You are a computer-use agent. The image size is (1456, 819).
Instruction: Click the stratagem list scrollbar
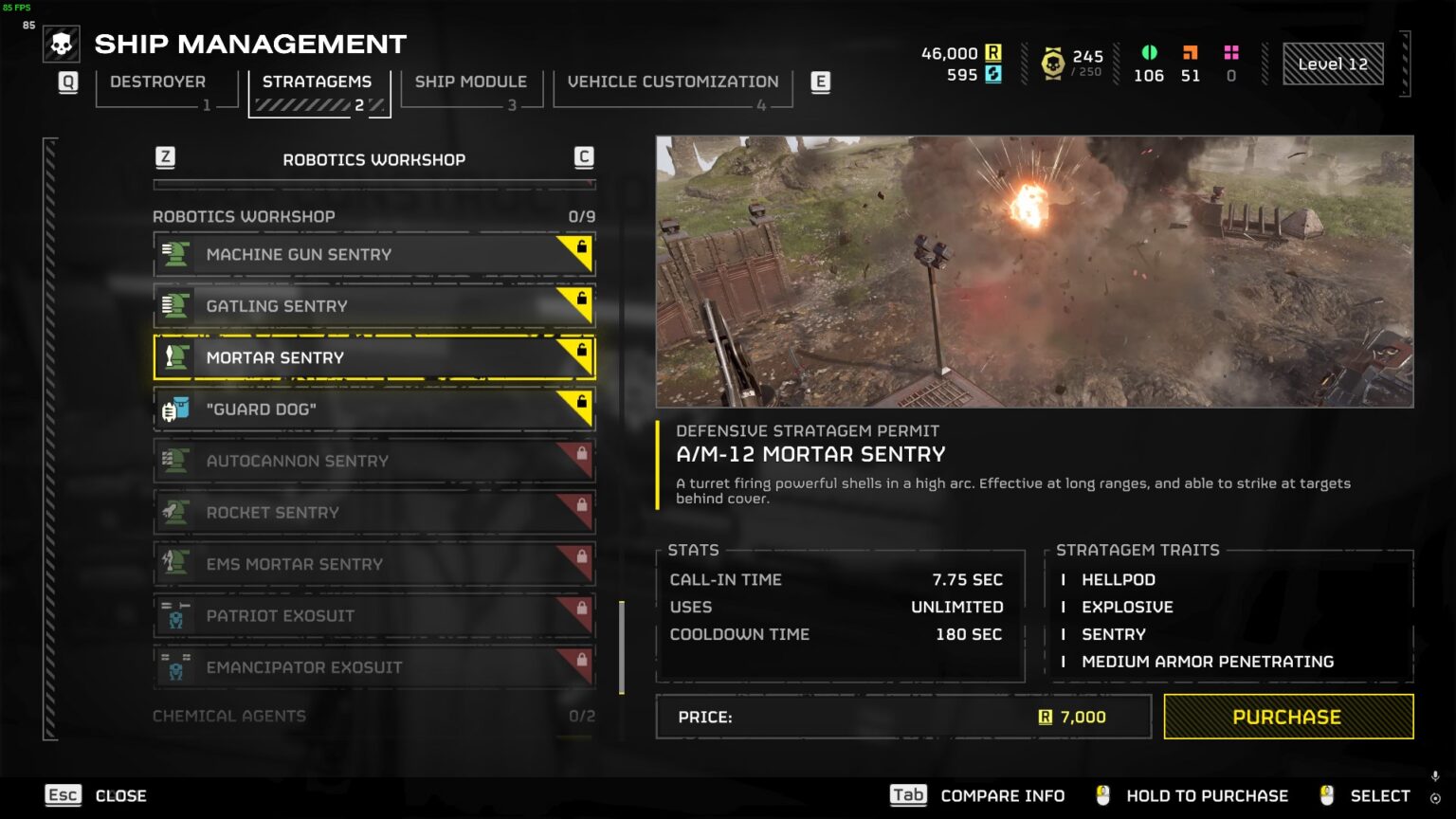click(x=622, y=647)
